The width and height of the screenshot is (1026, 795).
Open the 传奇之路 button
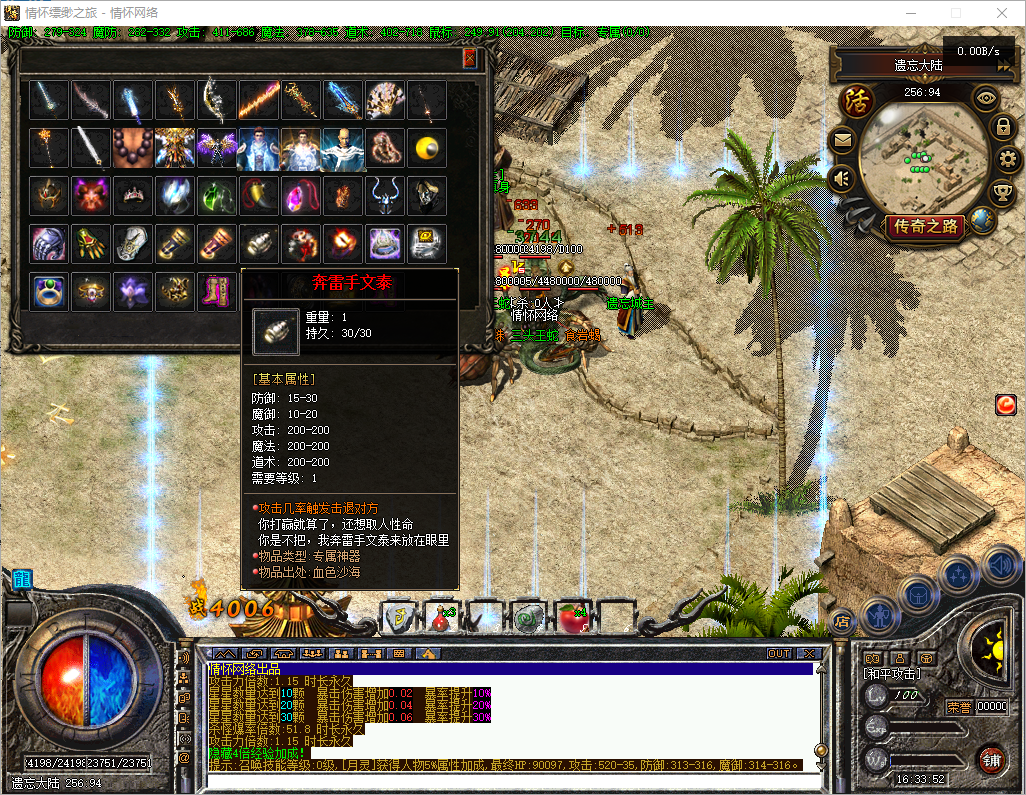tap(925, 227)
